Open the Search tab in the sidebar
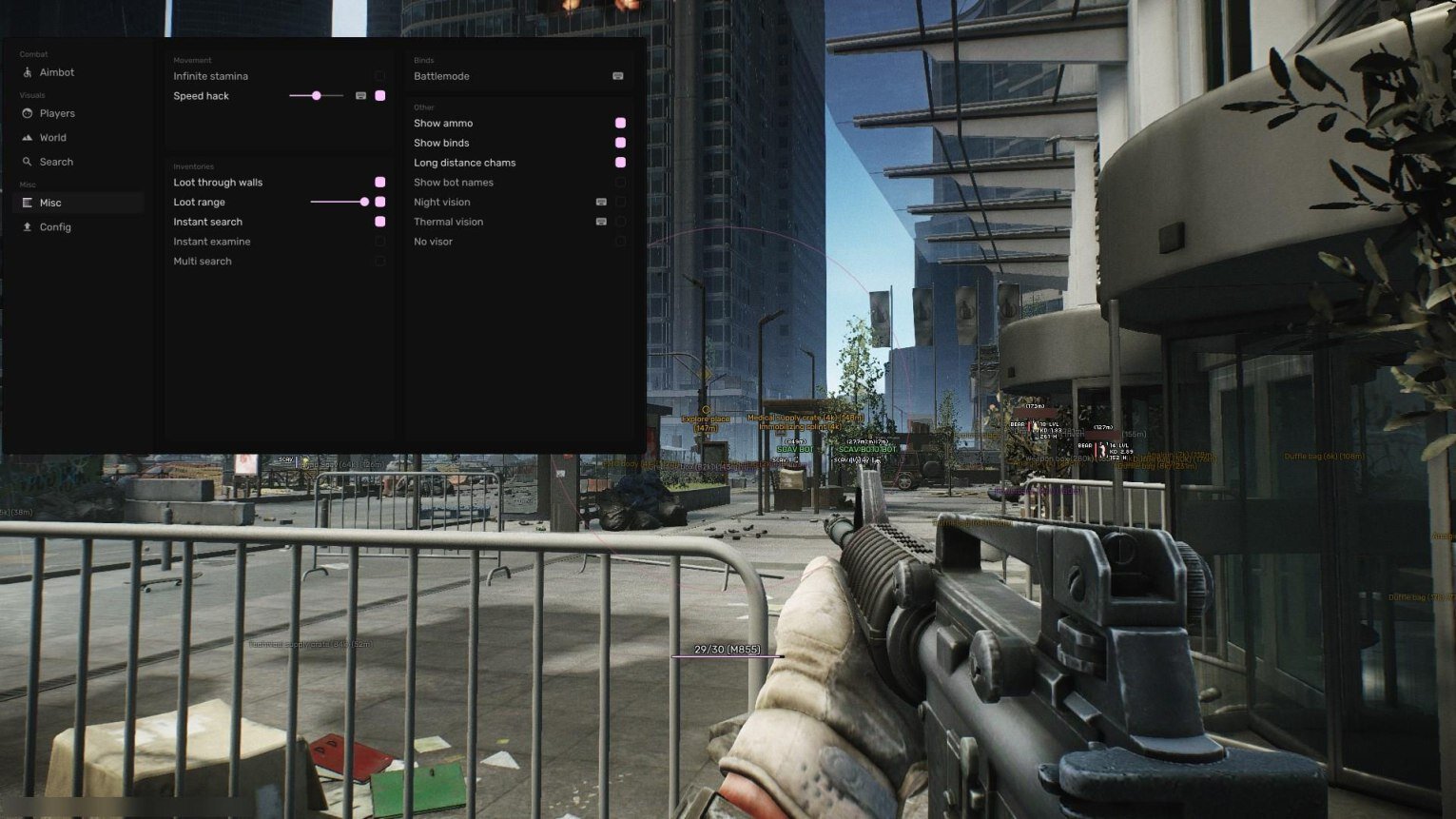The image size is (1456, 819). [55, 162]
